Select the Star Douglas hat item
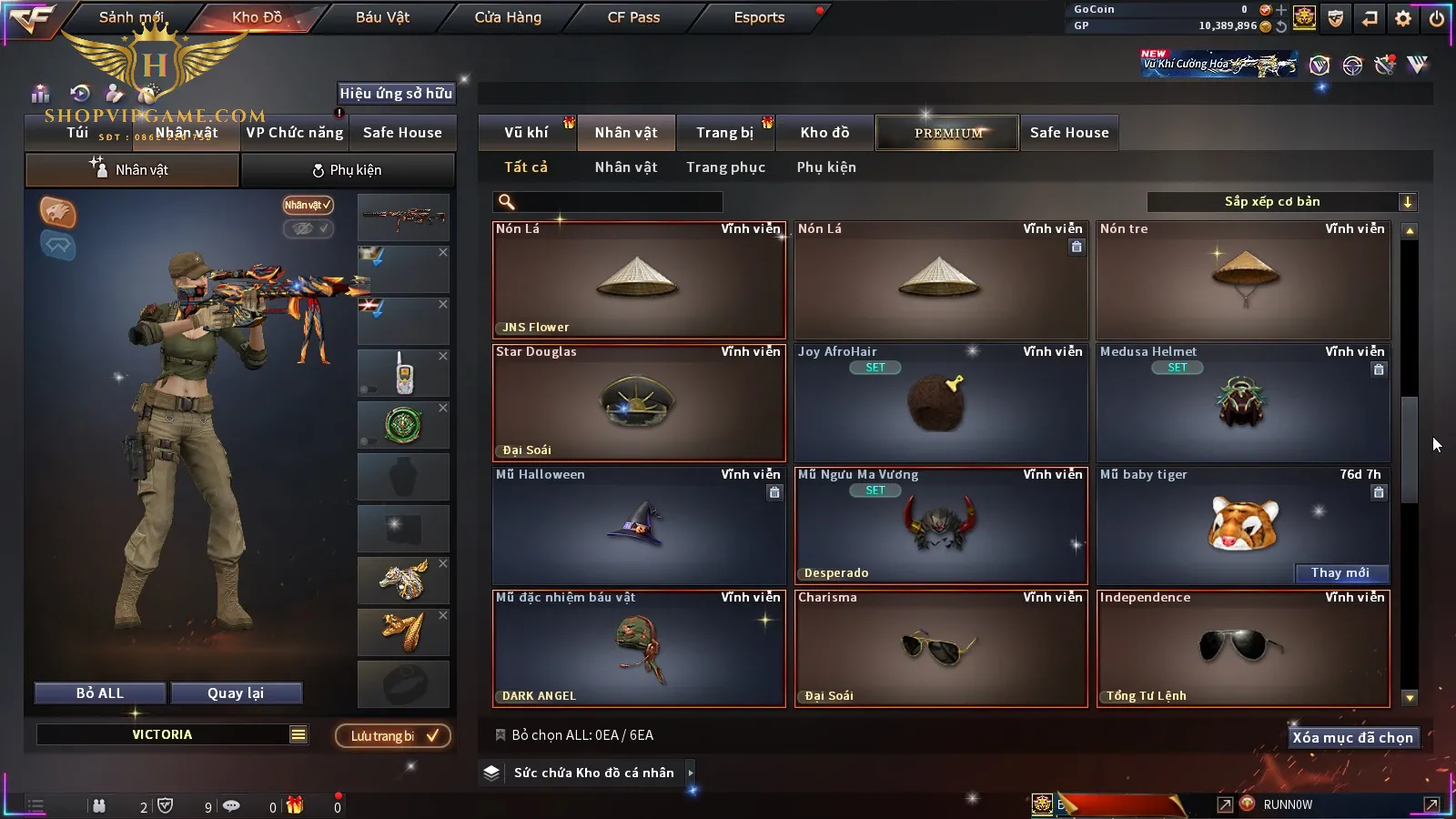The image size is (1456, 819). coord(639,403)
